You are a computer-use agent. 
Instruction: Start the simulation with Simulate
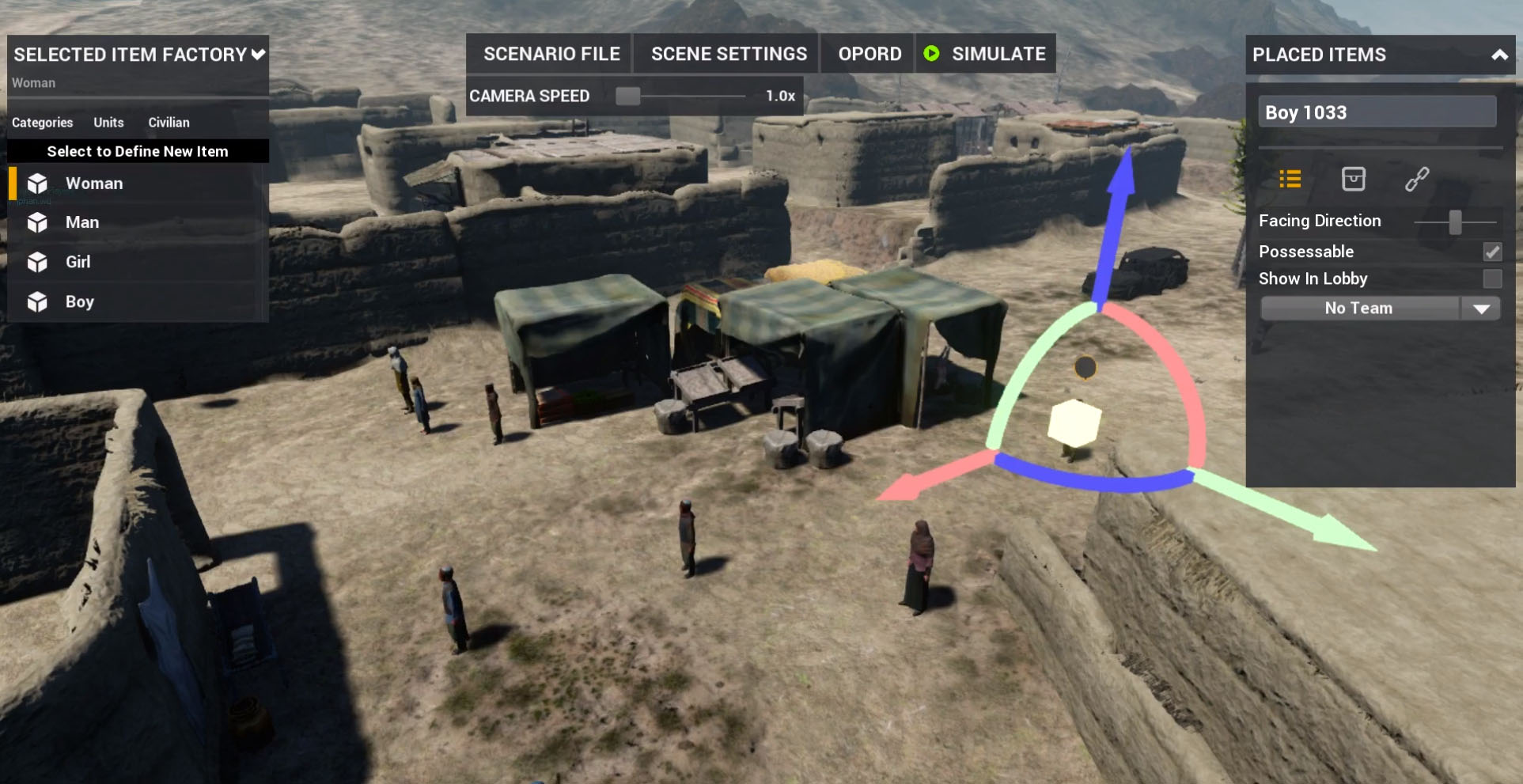986,54
